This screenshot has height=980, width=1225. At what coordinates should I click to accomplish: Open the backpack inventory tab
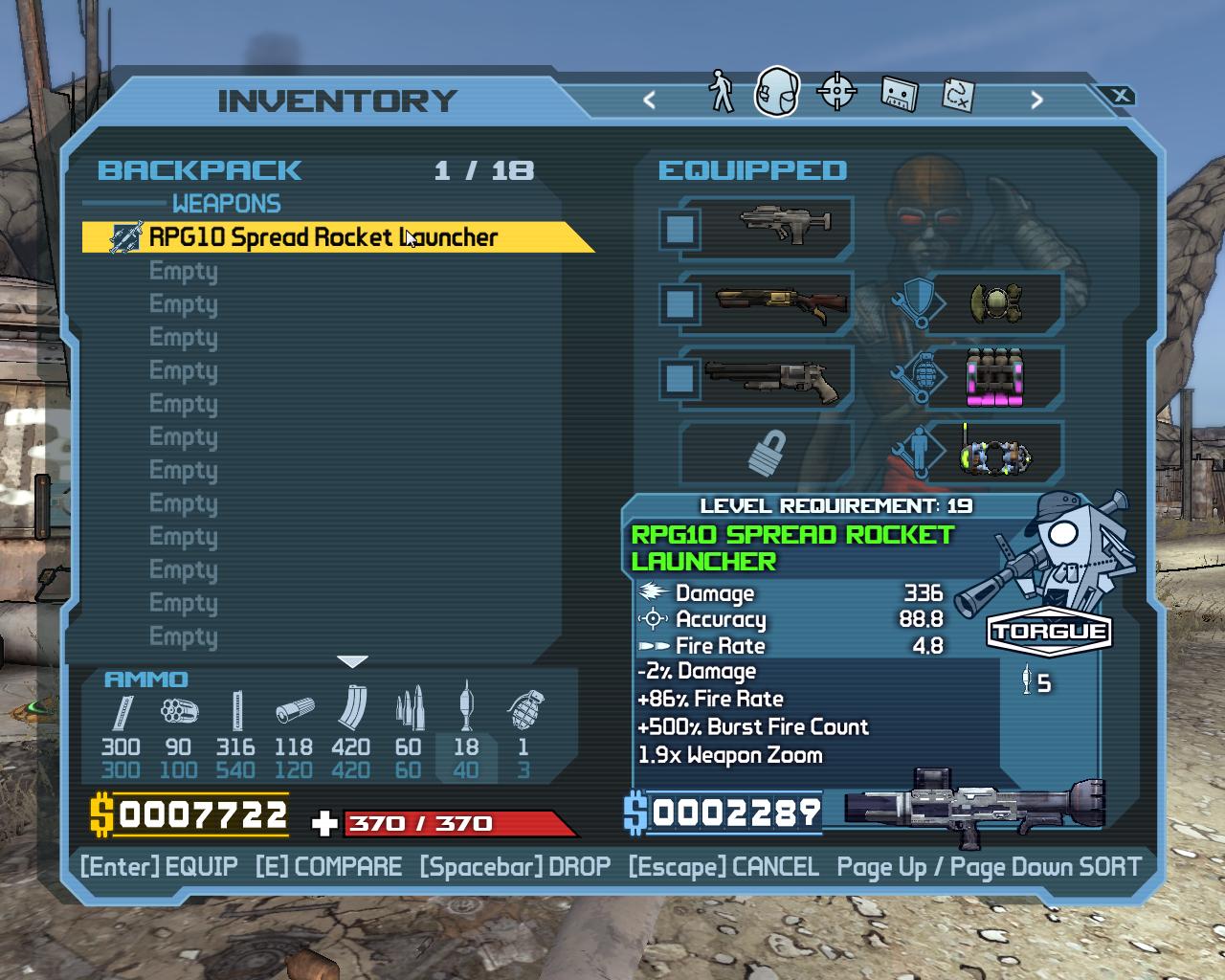click(776, 92)
